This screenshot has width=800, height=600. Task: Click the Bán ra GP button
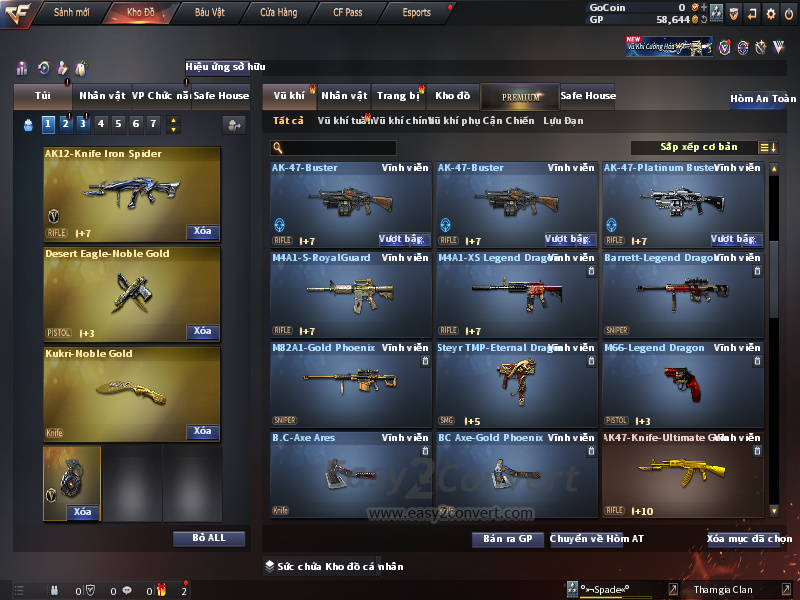(507, 539)
